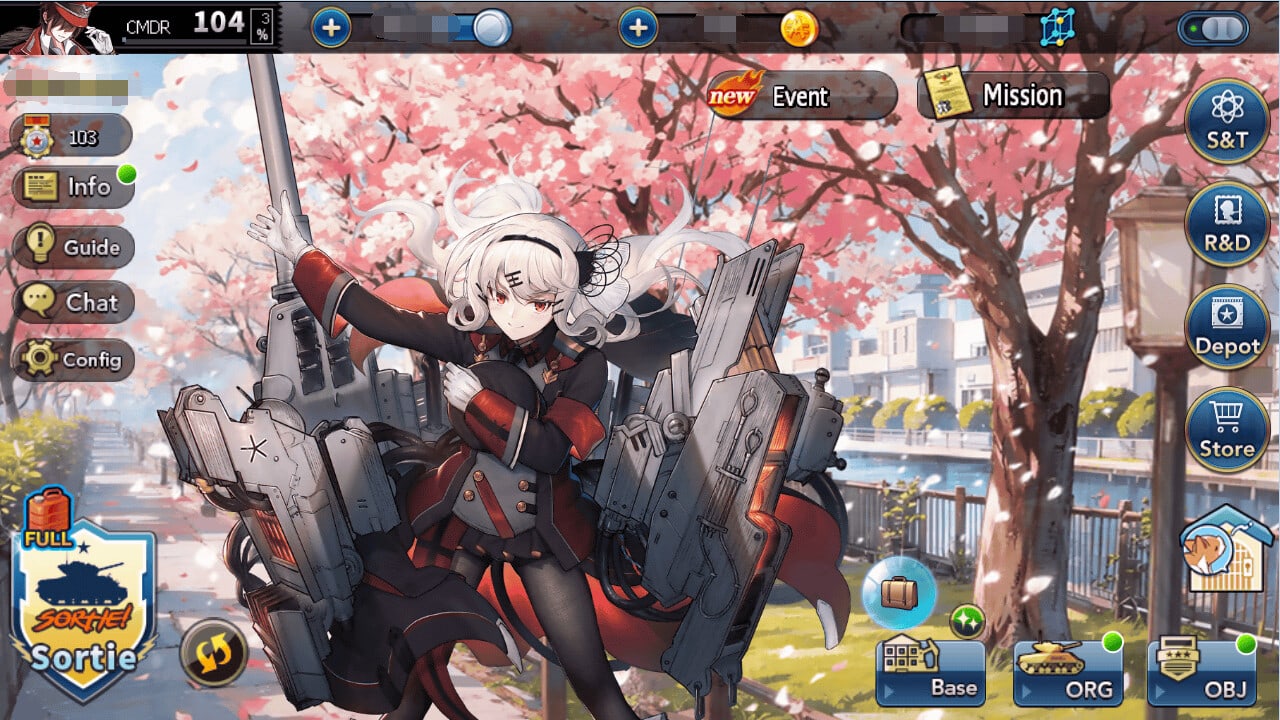1280x720 pixels.
Task: Click the yellow swap arrows button
Action: pos(214,653)
